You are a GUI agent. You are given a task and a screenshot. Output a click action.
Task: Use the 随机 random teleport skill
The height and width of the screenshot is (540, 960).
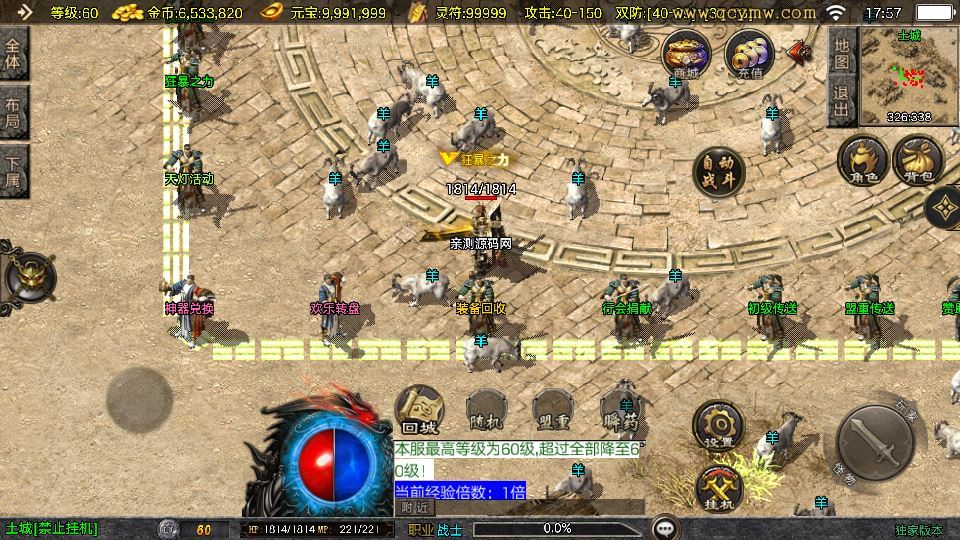(486, 412)
